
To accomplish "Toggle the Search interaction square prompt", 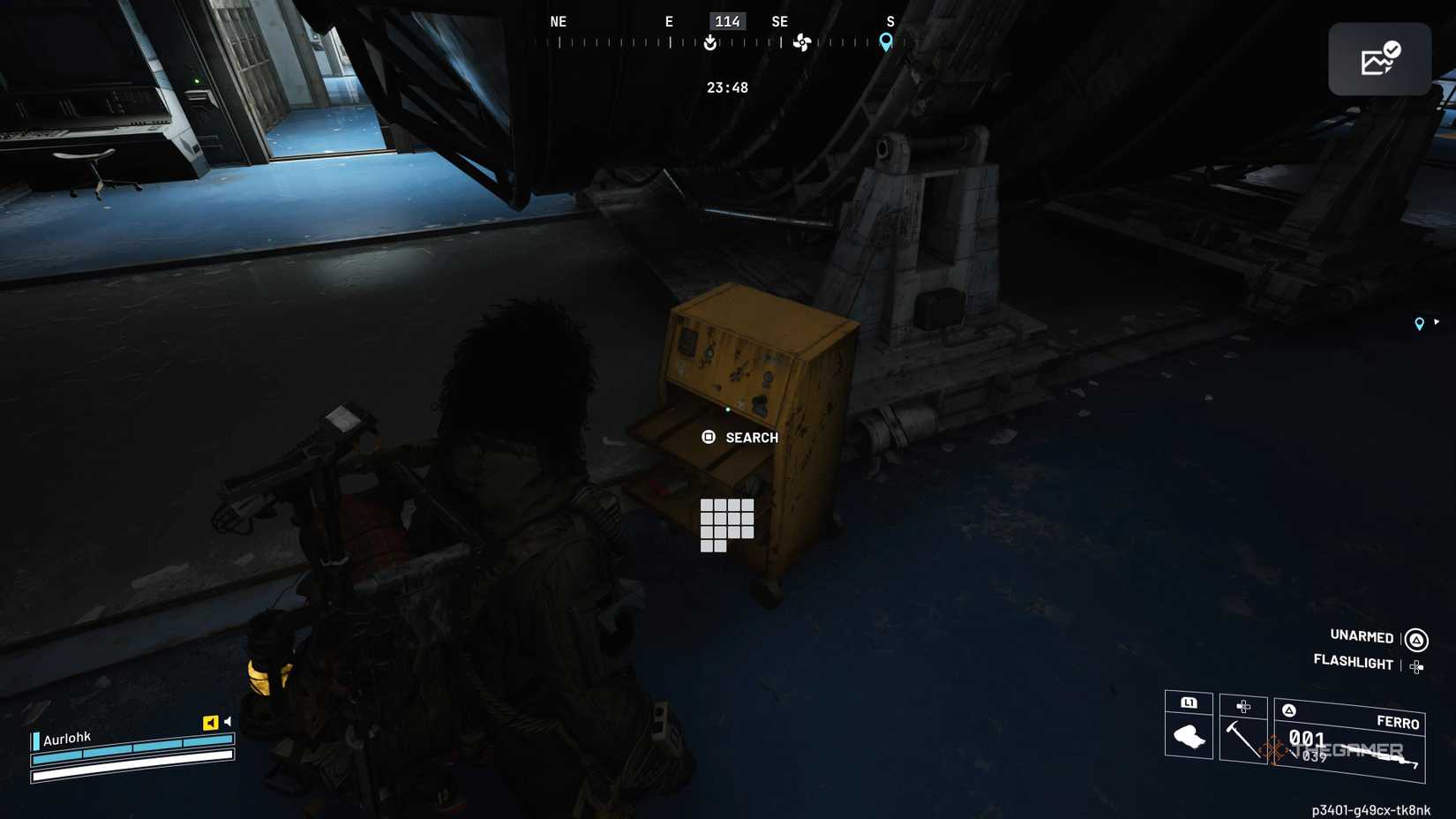I will click(x=708, y=437).
